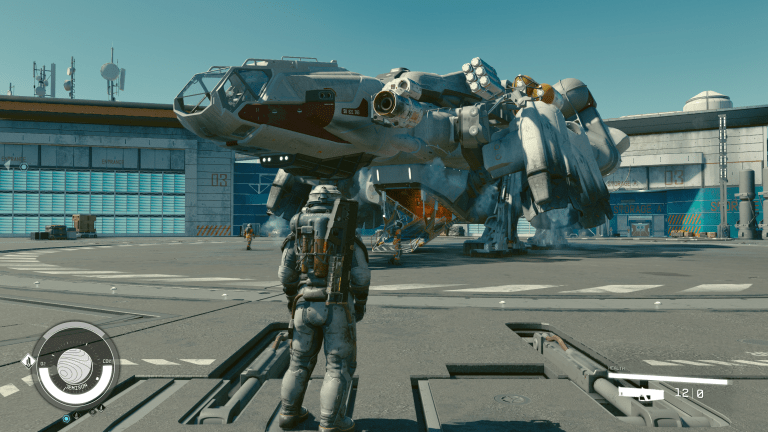Click the Jemison planet compass dial
Viewport: 768px width, 432px height.
pyautogui.click(x=75, y=366)
